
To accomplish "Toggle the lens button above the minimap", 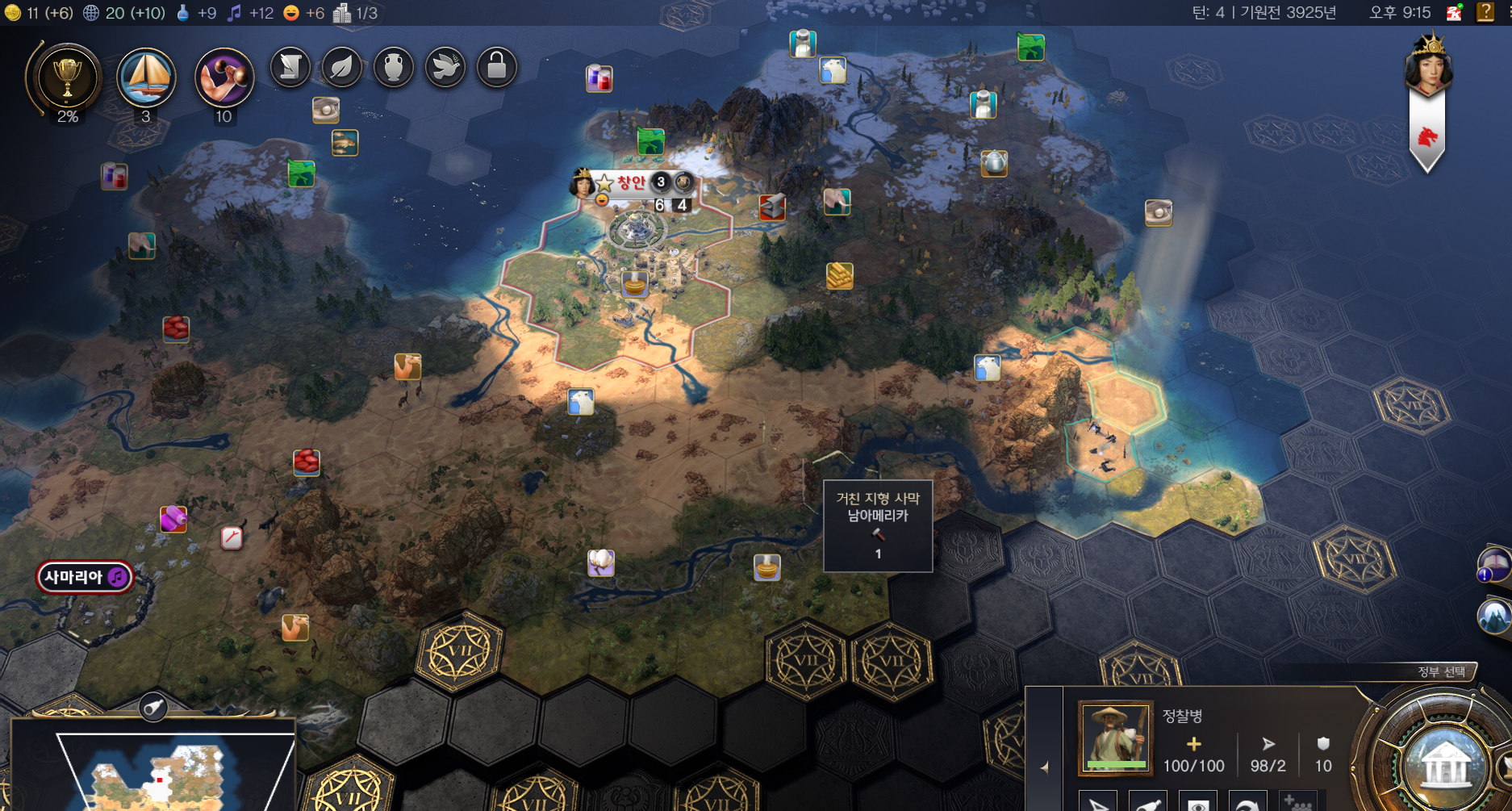I will pyautogui.click(x=152, y=709).
